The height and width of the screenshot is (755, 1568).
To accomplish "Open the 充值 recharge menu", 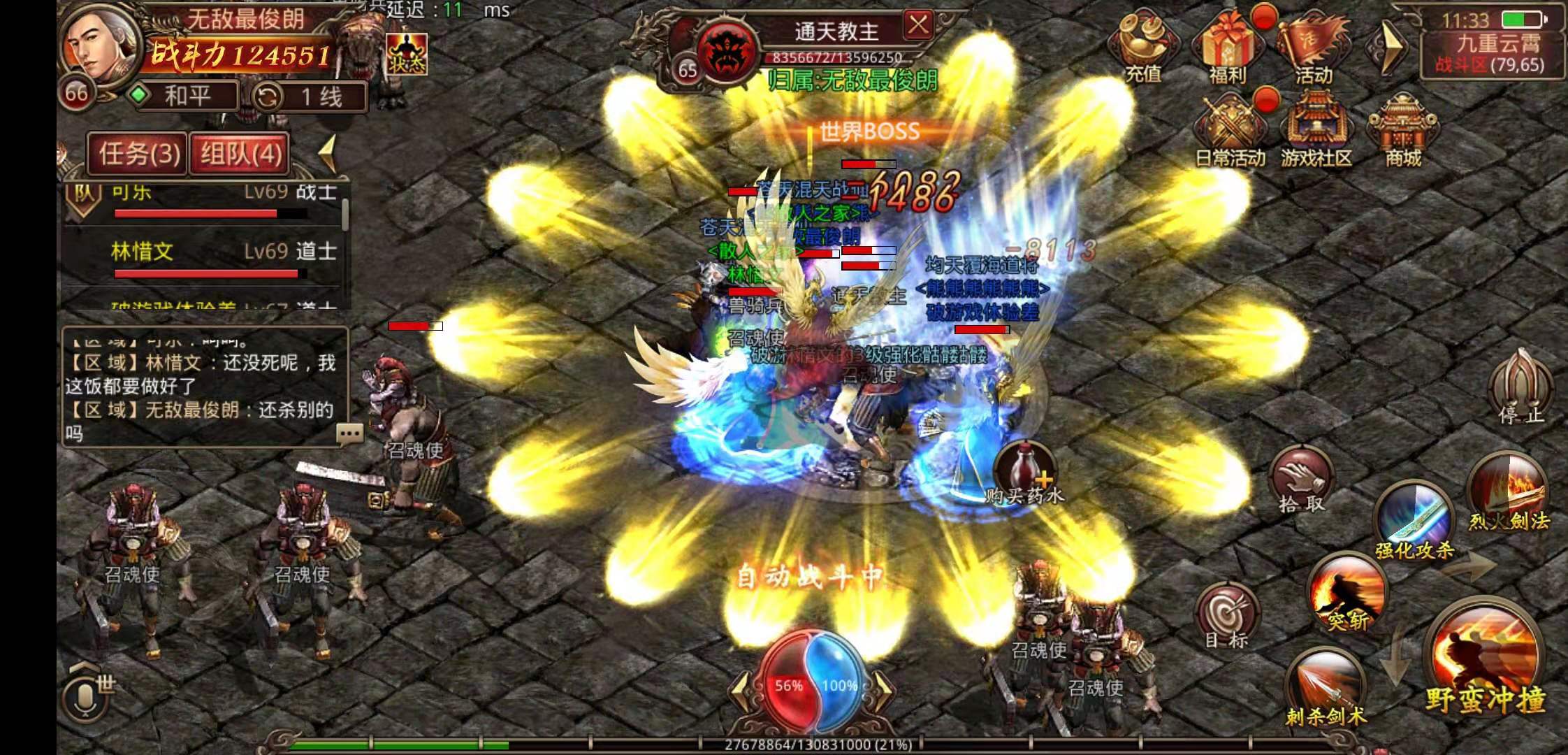I will (1144, 46).
